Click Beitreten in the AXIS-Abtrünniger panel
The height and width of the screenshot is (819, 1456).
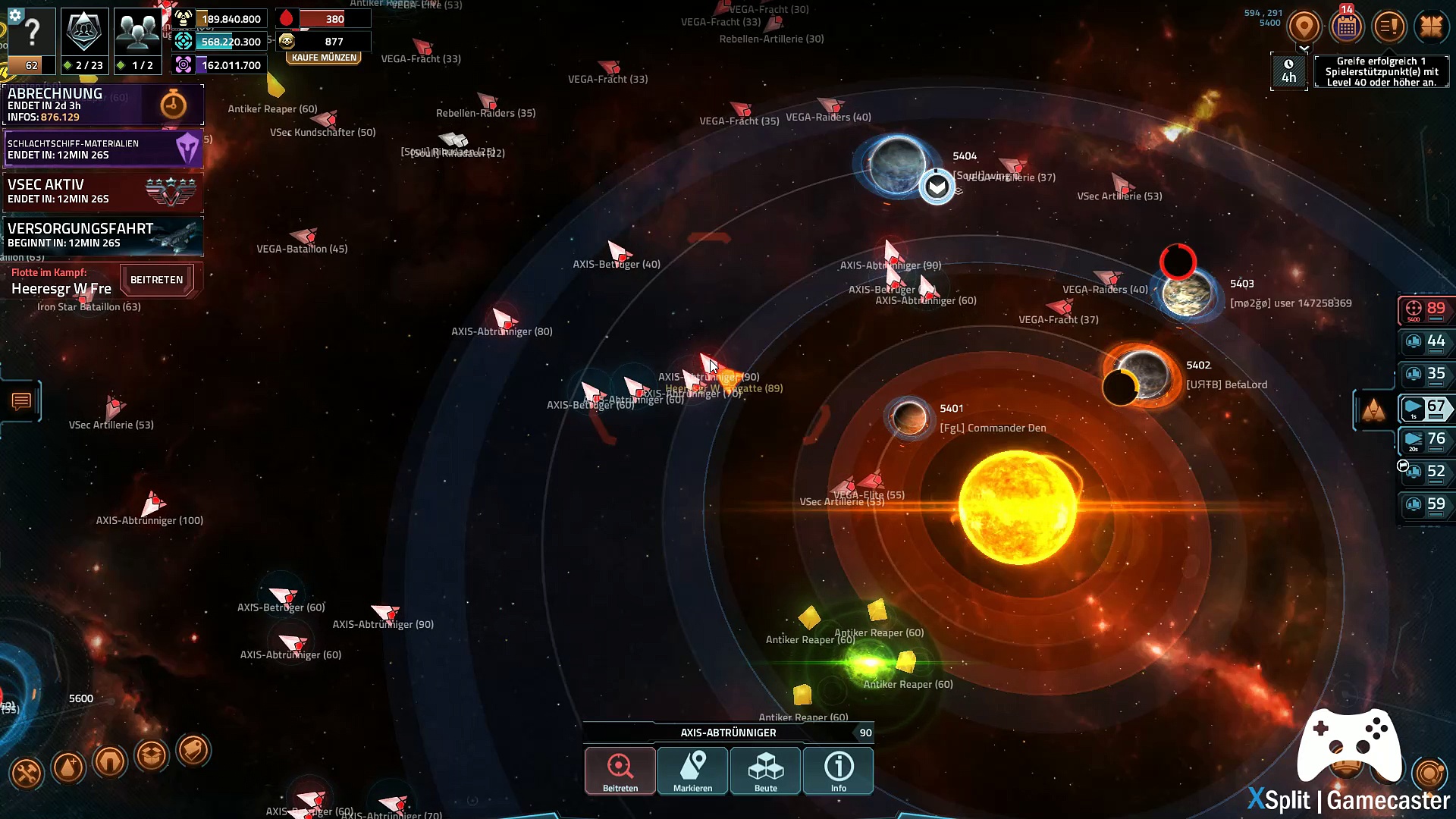[620, 770]
